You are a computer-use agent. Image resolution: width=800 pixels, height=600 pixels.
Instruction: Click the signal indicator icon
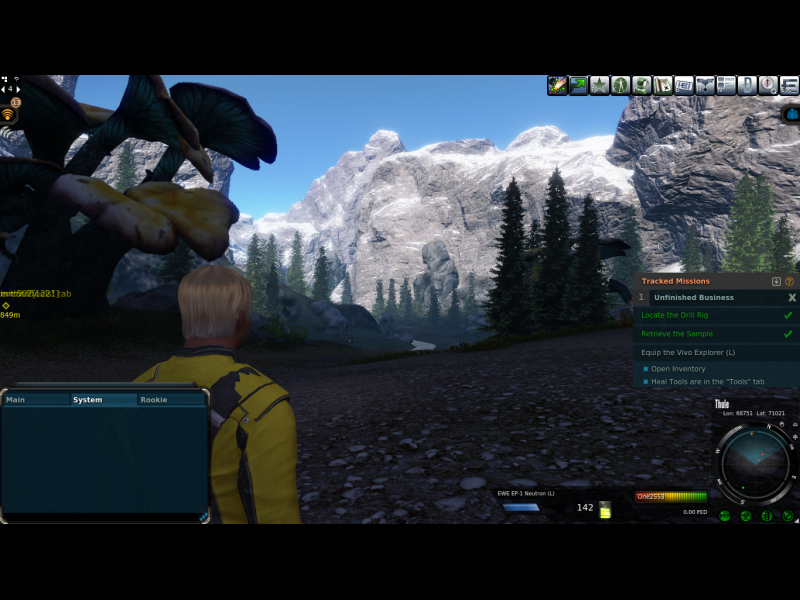coord(8,114)
